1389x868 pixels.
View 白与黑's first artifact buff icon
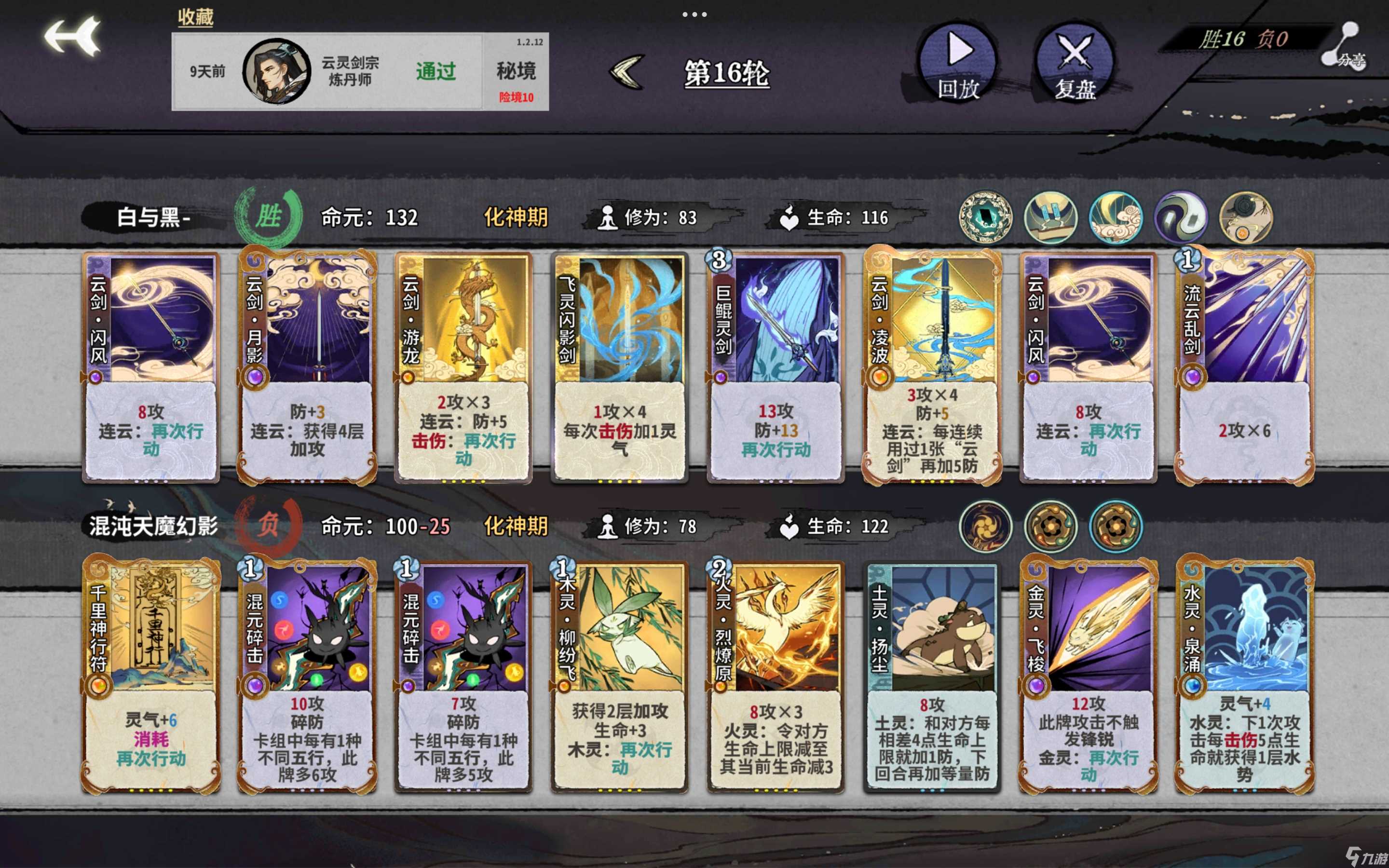pyautogui.click(x=985, y=217)
